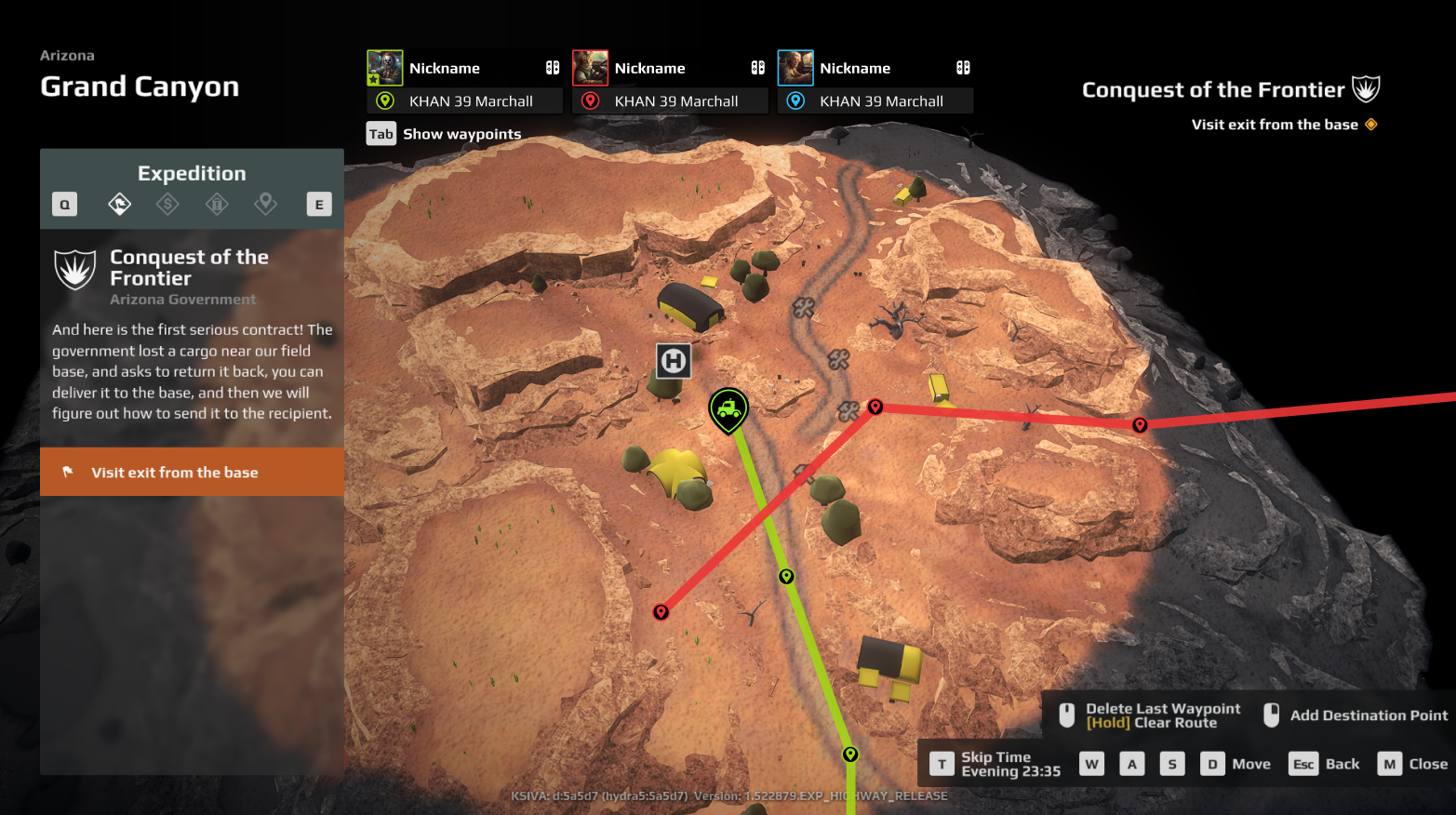The width and height of the screenshot is (1456, 815).
Task: Select the "Visit exit from the base" objective
Action: pyautogui.click(x=192, y=473)
